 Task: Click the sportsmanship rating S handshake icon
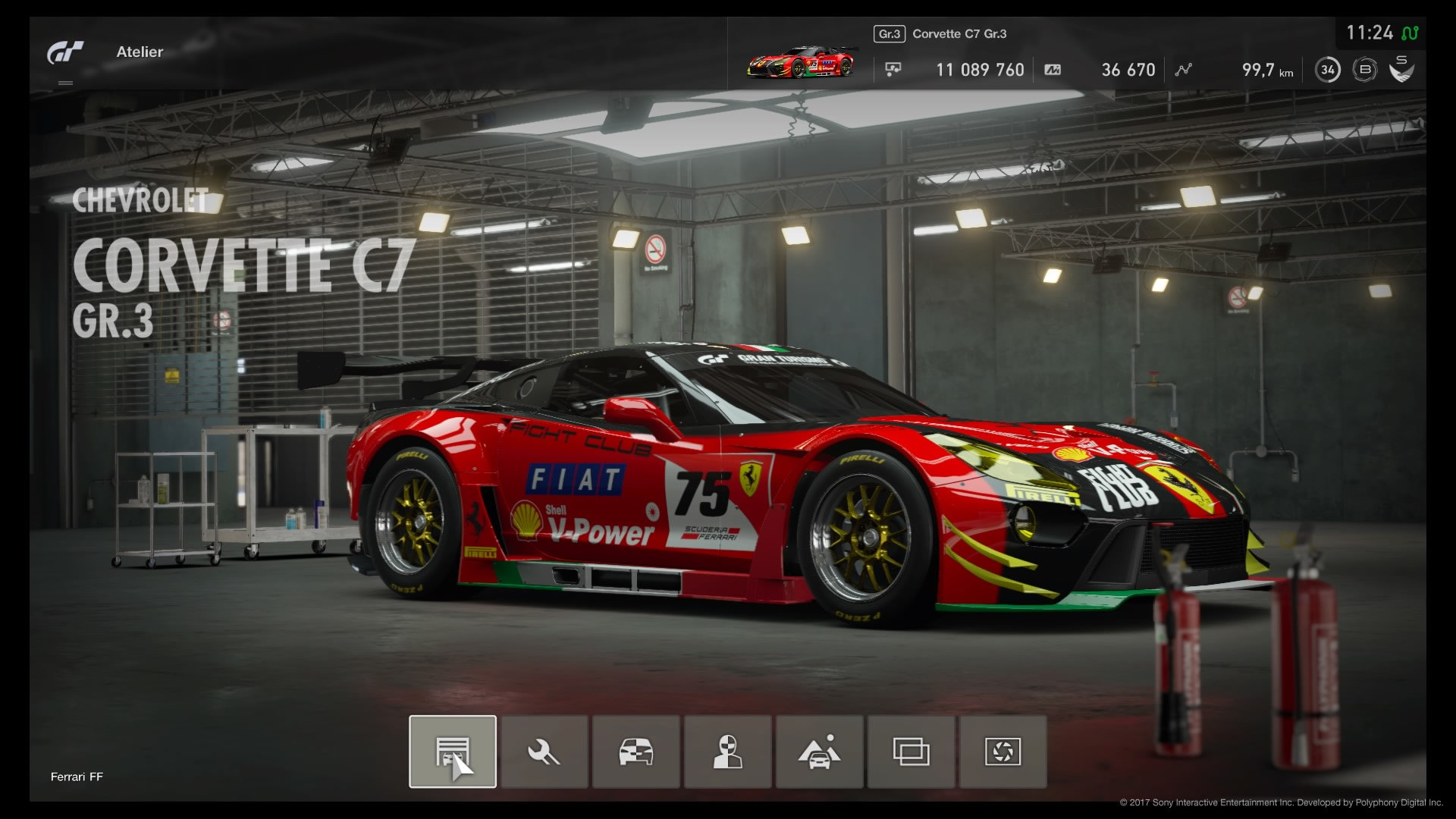[1401, 69]
